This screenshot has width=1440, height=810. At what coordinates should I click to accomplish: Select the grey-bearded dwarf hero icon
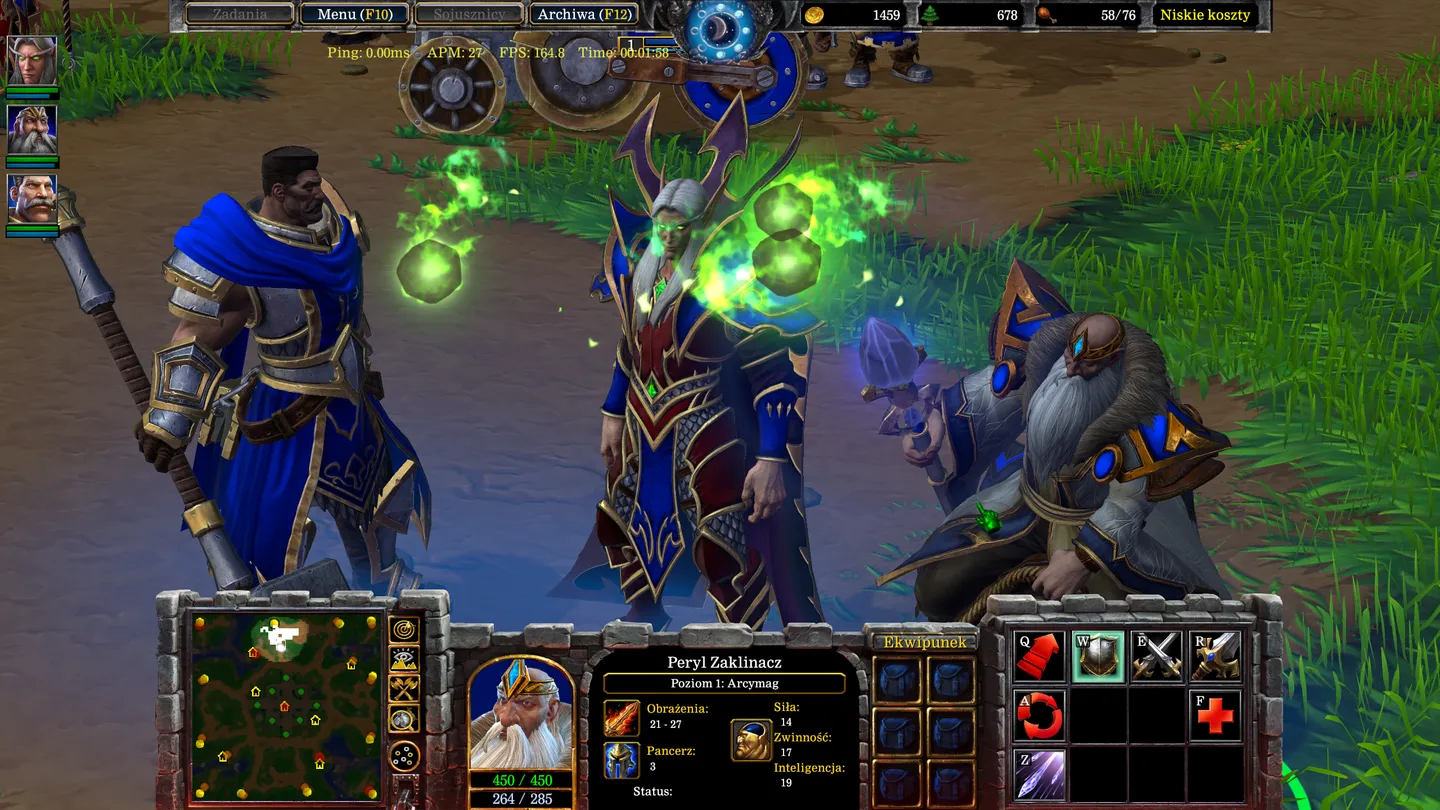(x=32, y=129)
